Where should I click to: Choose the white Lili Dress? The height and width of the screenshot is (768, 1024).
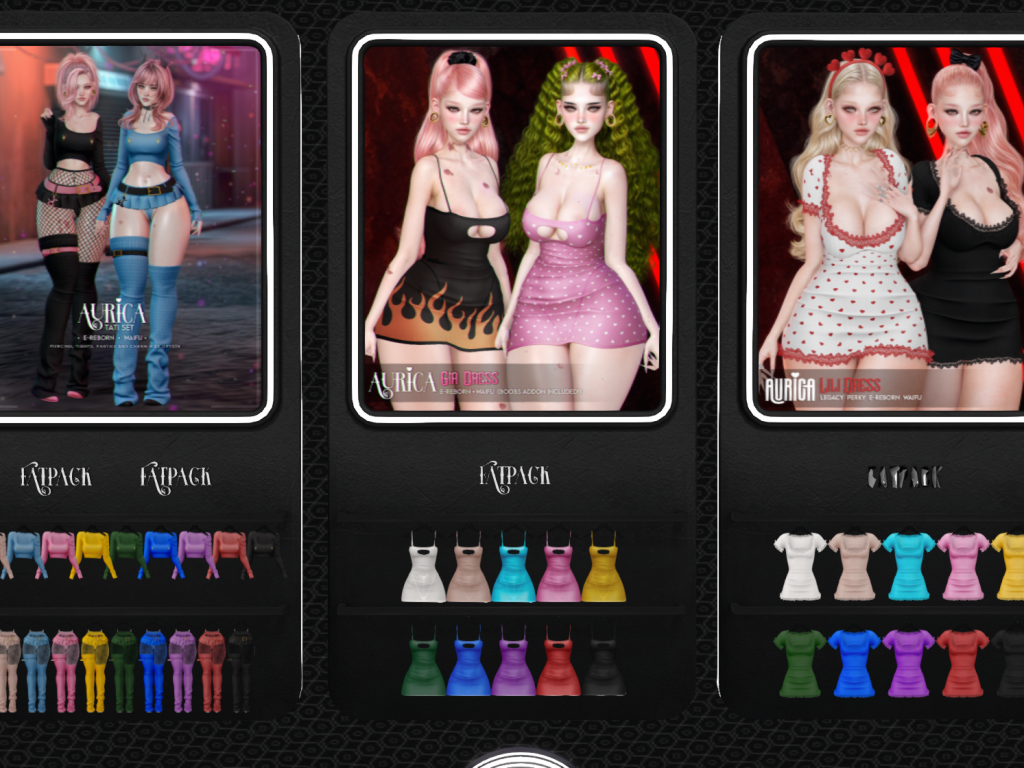coord(799,566)
